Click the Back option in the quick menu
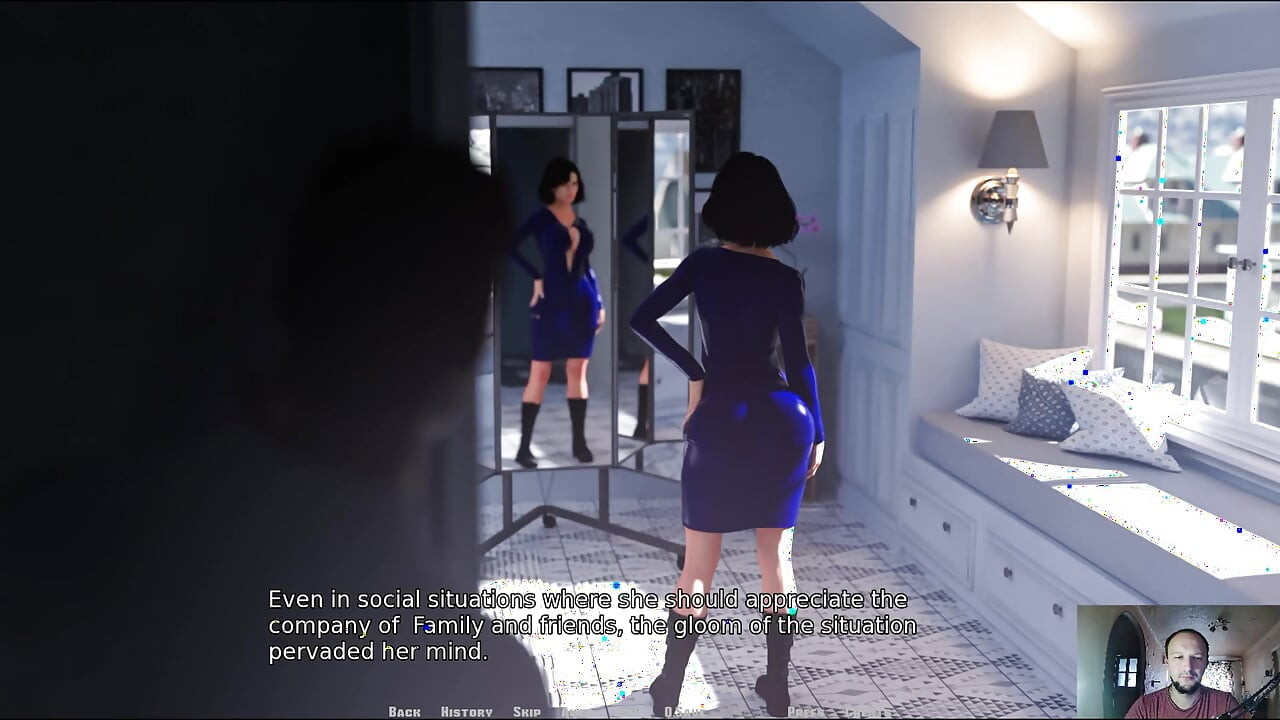Screen dimensions: 1280x720 click(x=405, y=712)
